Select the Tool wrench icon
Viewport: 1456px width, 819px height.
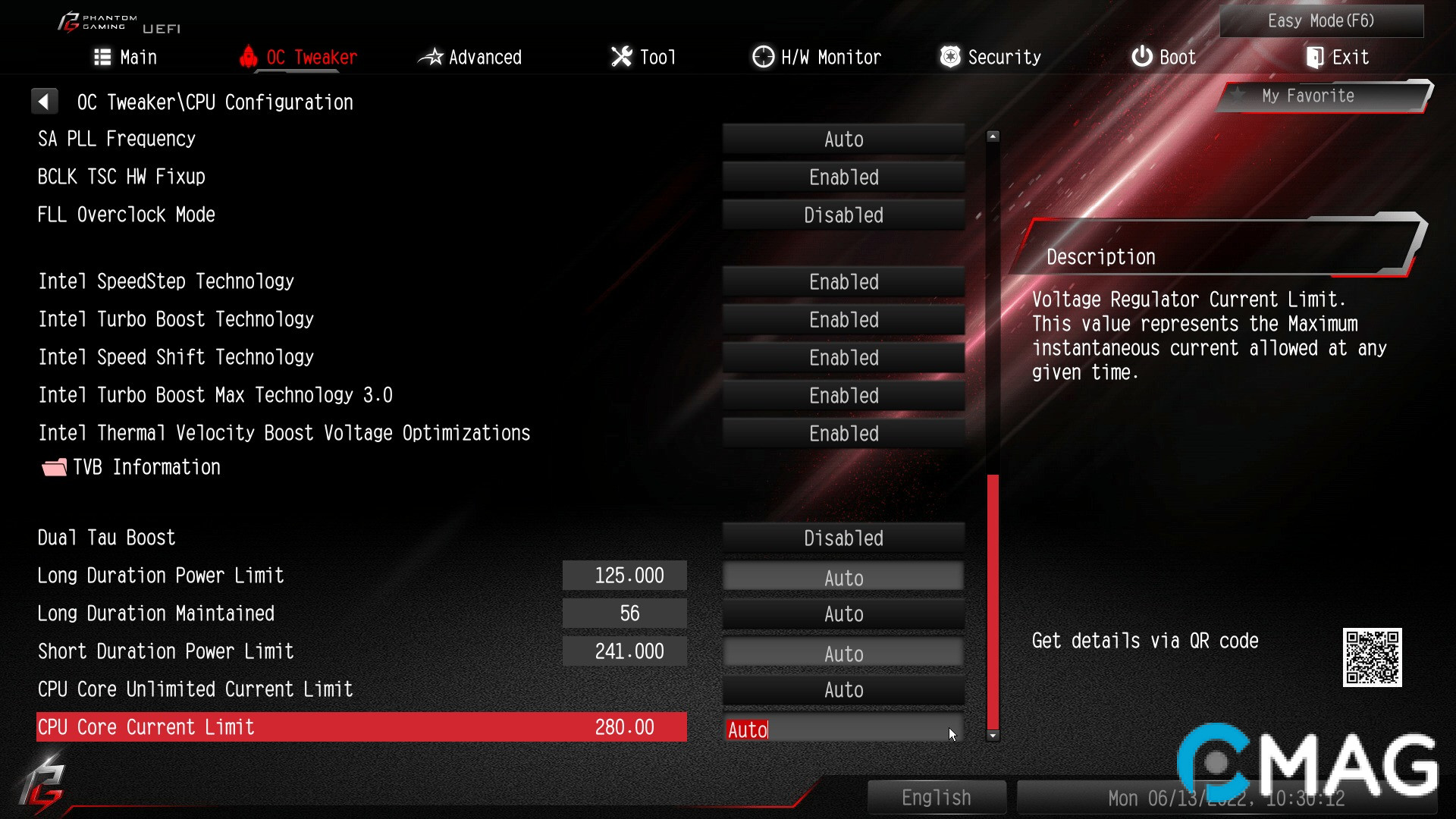[620, 56]
